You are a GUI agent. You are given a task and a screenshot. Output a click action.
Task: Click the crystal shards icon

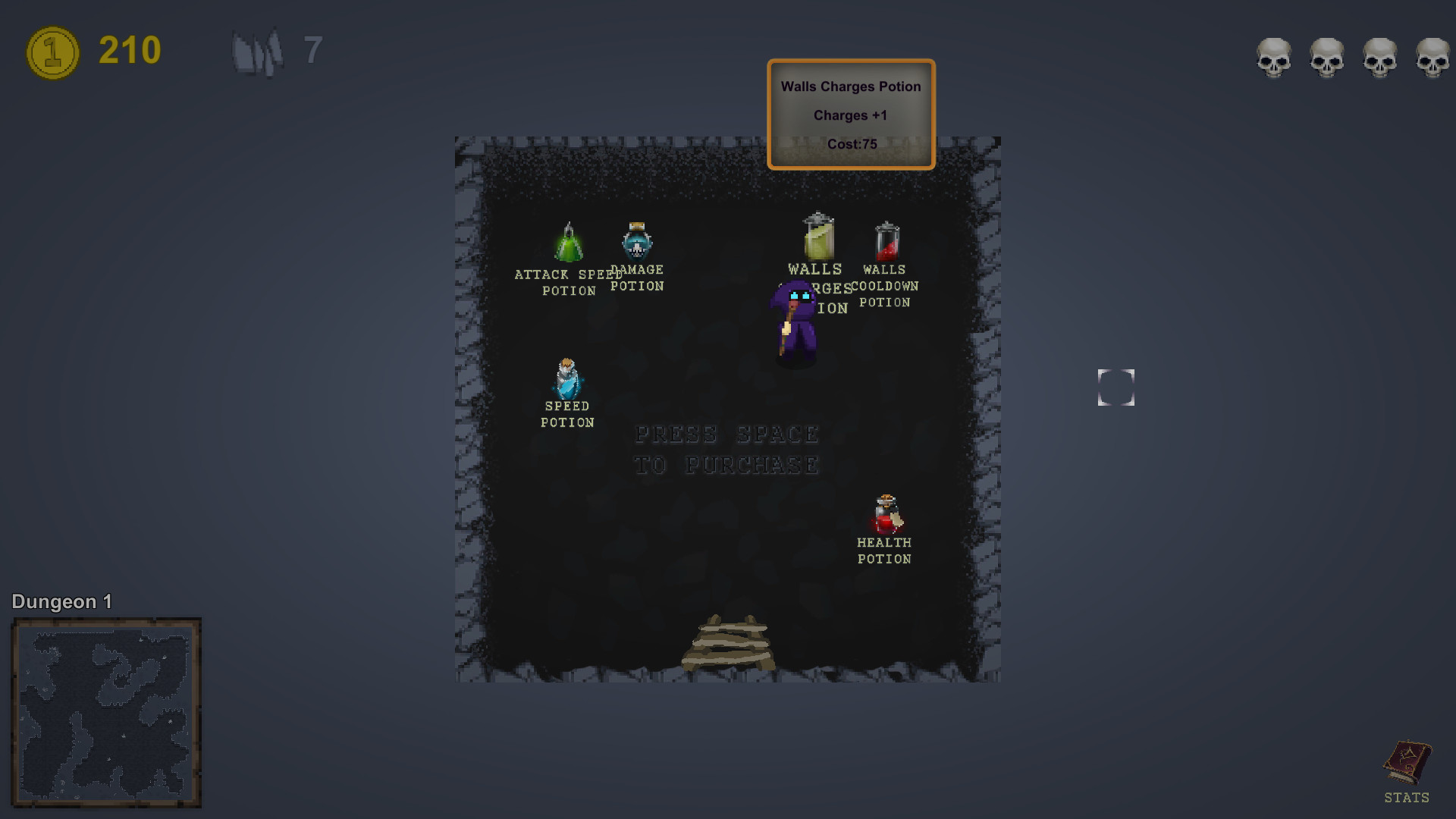click(x=258, y=51)
